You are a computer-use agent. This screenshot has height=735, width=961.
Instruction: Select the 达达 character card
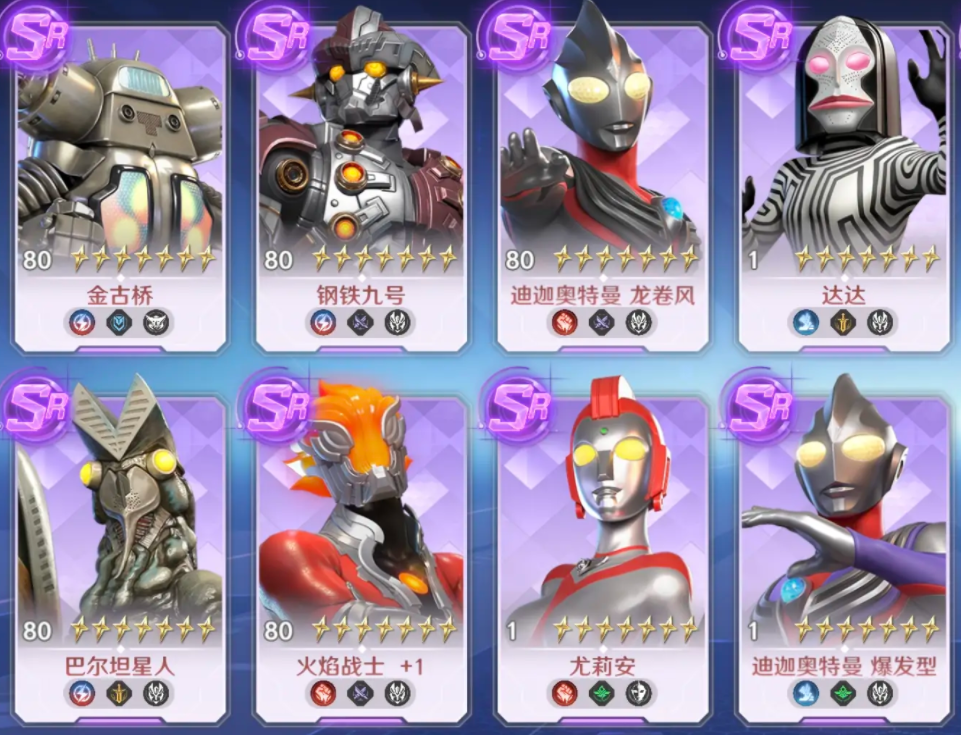(x=843, y=180)
